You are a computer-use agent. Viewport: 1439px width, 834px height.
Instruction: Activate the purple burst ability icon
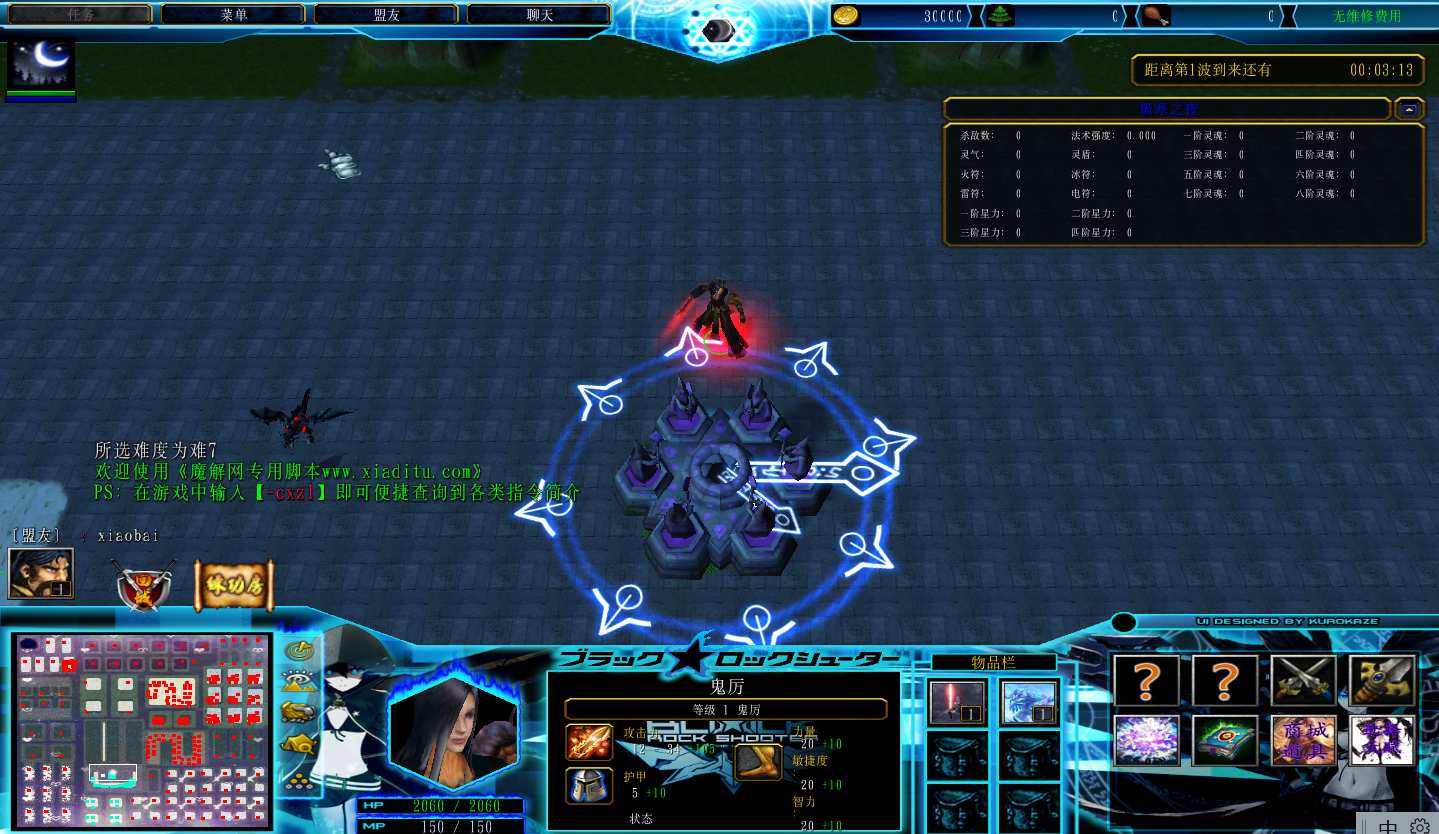point(1146,741)
